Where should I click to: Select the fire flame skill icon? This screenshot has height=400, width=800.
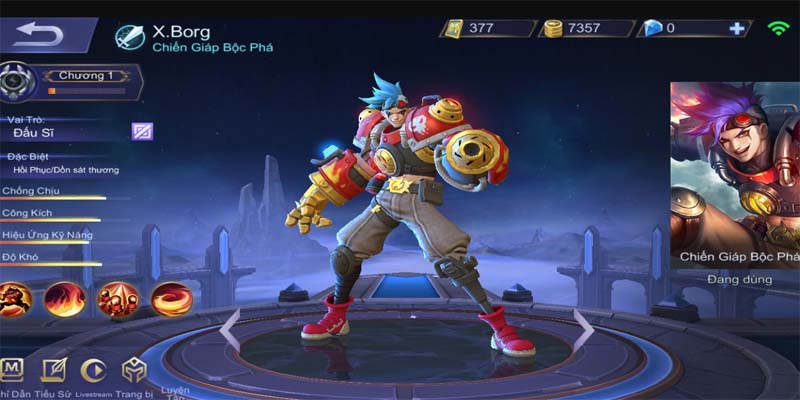pyautogui.click(x=65, y=297)
